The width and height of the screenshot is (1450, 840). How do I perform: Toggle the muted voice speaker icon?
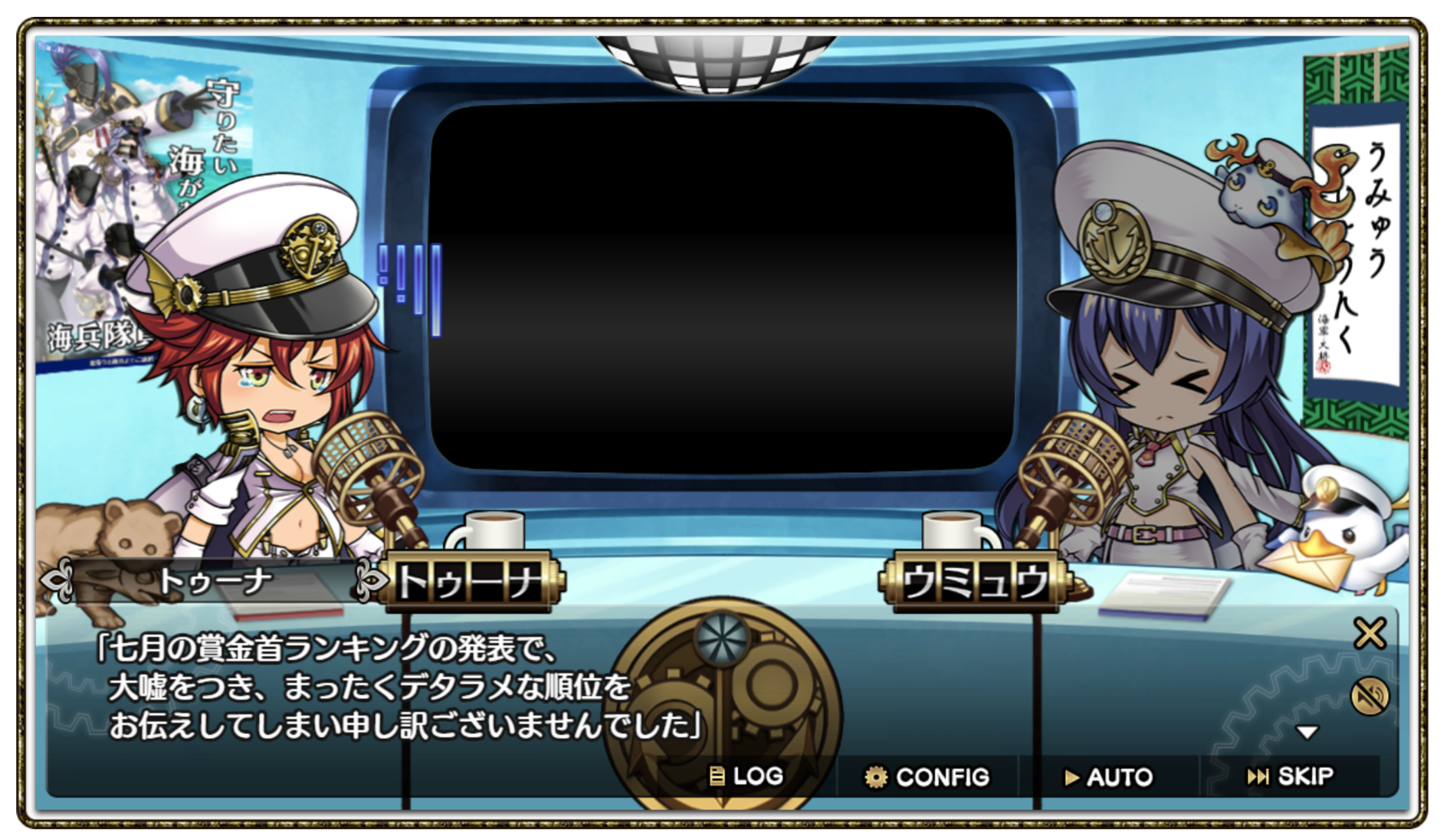[x=1370, y=697]
